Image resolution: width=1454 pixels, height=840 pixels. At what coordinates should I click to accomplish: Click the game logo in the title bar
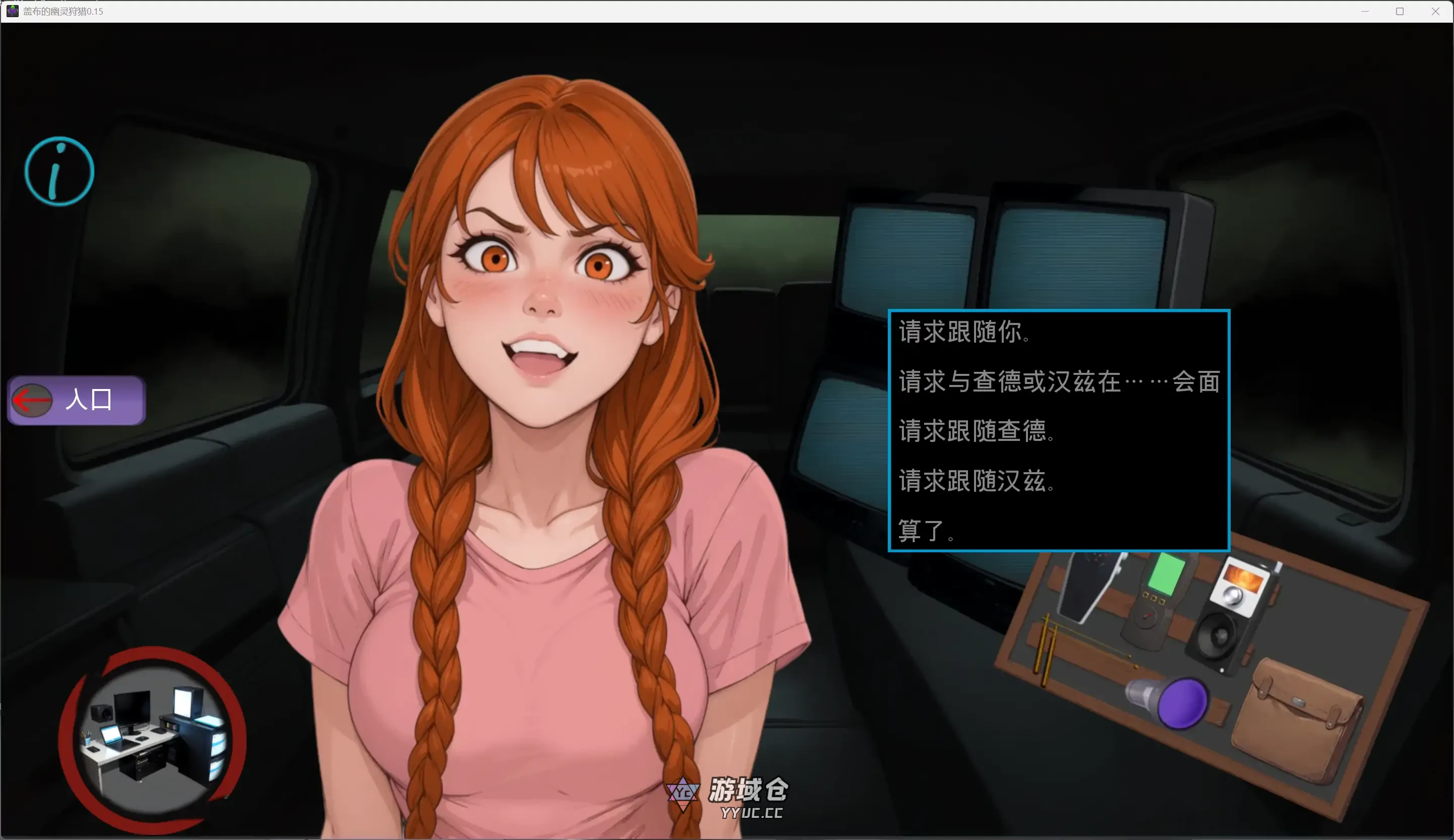click(x=13, y=11)
